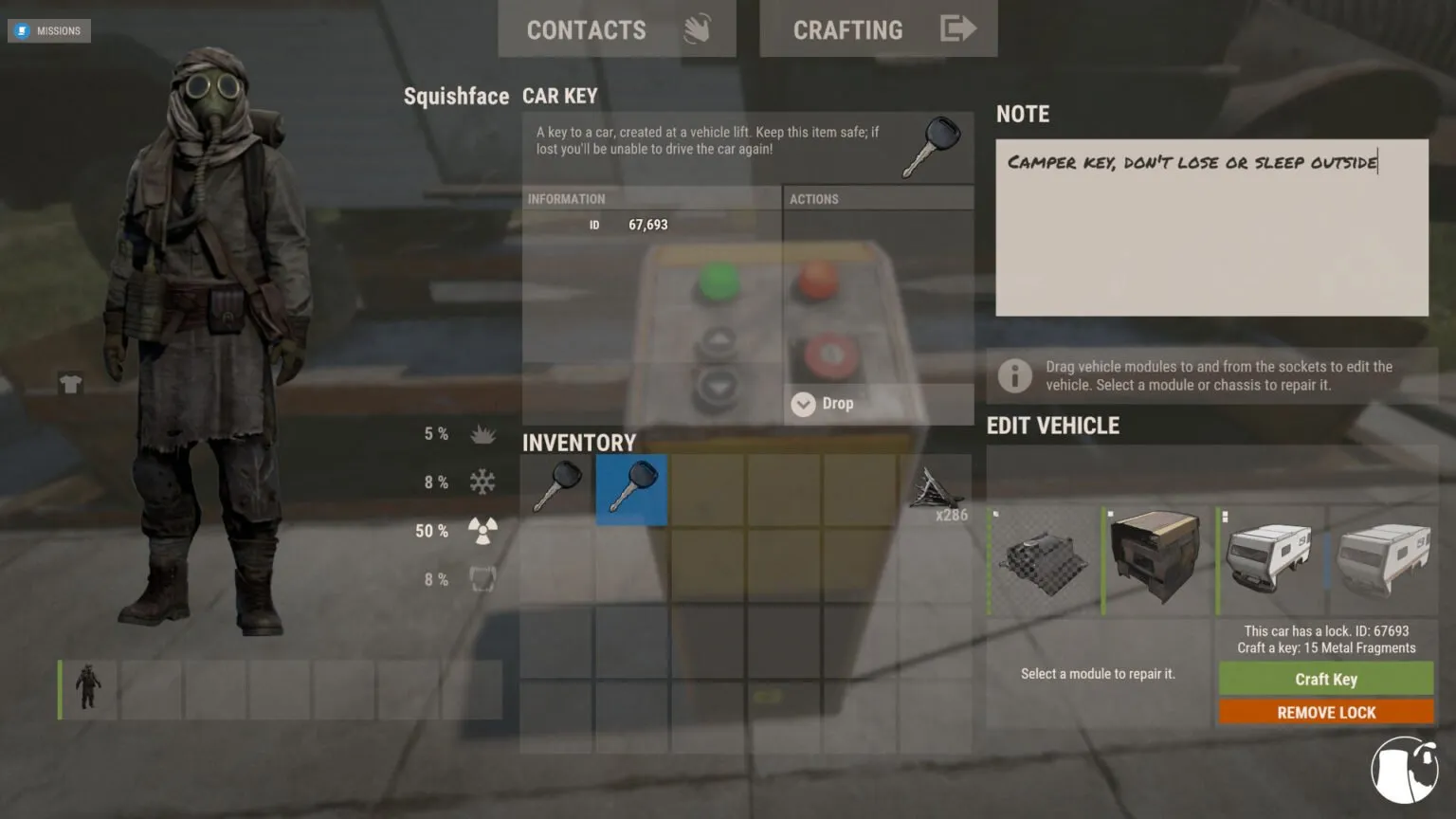Expand the Drop actions dropdown
The image size is (1456, 819).
(803, 404)
